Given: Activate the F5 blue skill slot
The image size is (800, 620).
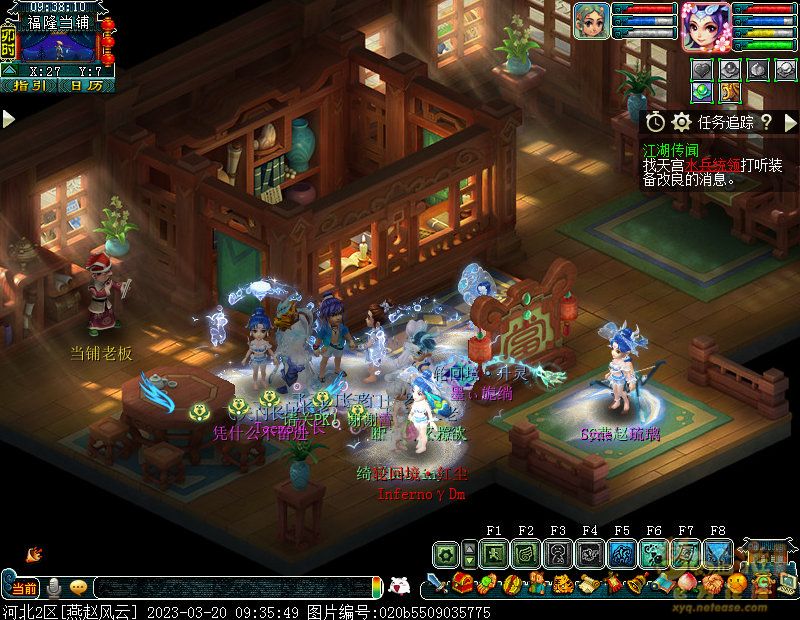Looking at the screenshot, I should tap(622, 553).
